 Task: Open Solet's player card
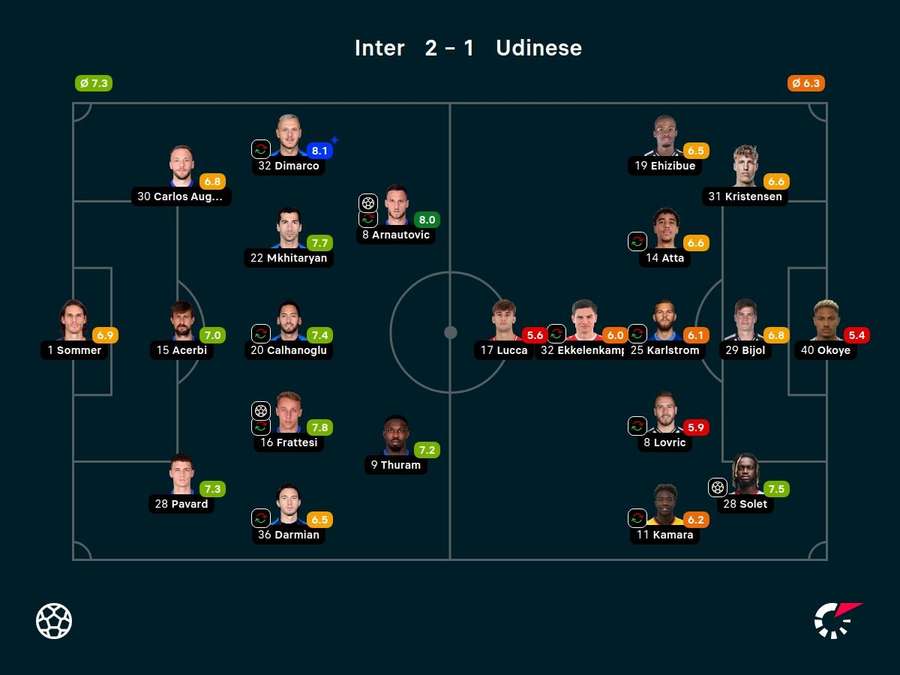pos(744,474)
